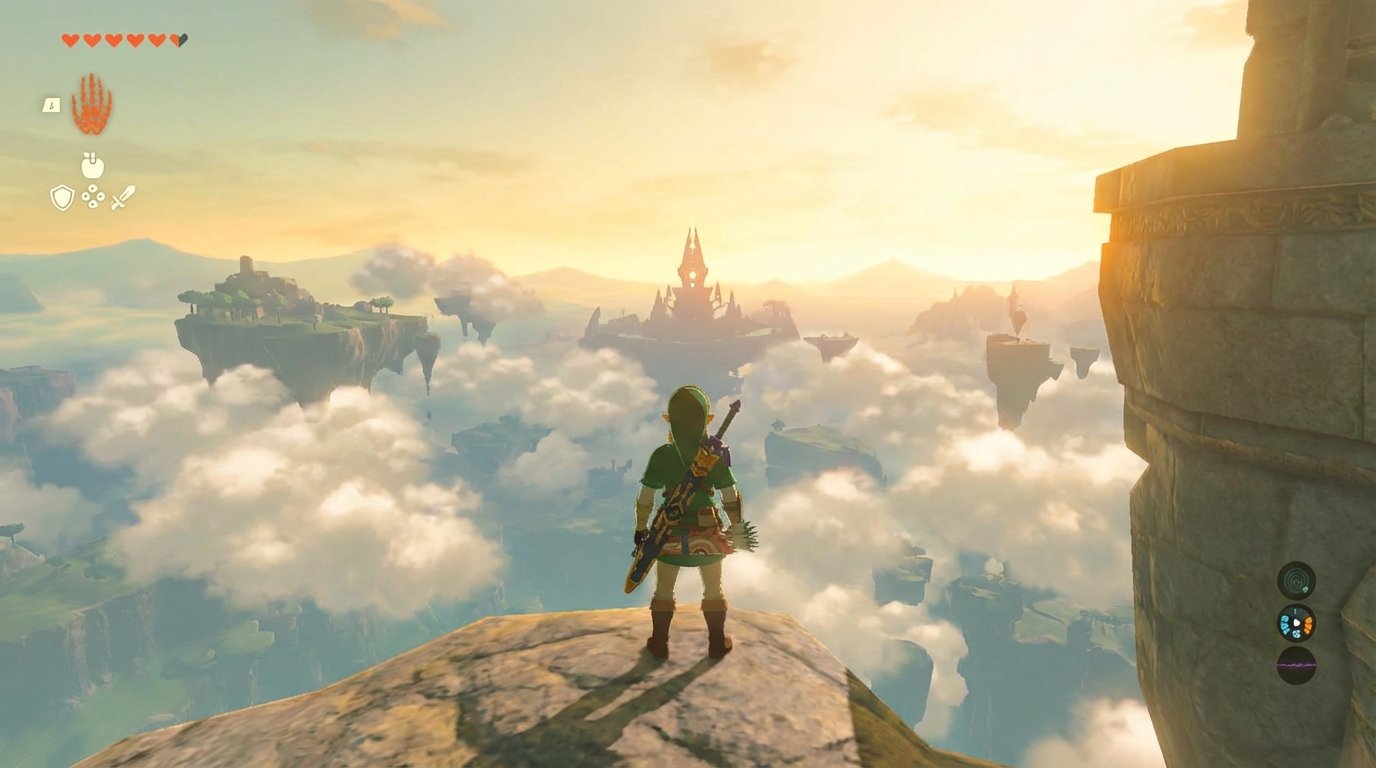Click the white arrow in the gauge wheel

click(1296, 622)
